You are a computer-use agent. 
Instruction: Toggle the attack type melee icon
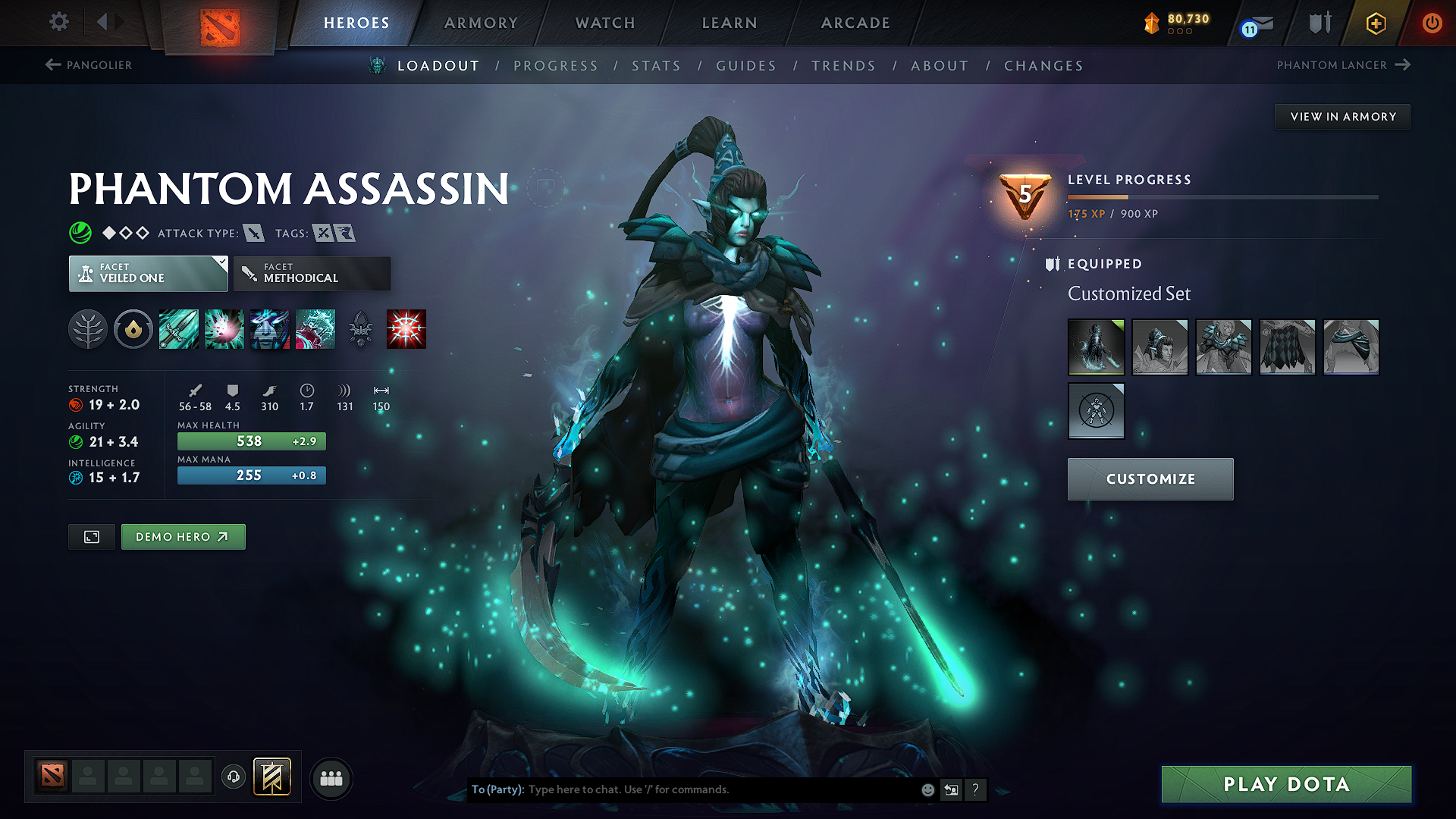(256, 233)
